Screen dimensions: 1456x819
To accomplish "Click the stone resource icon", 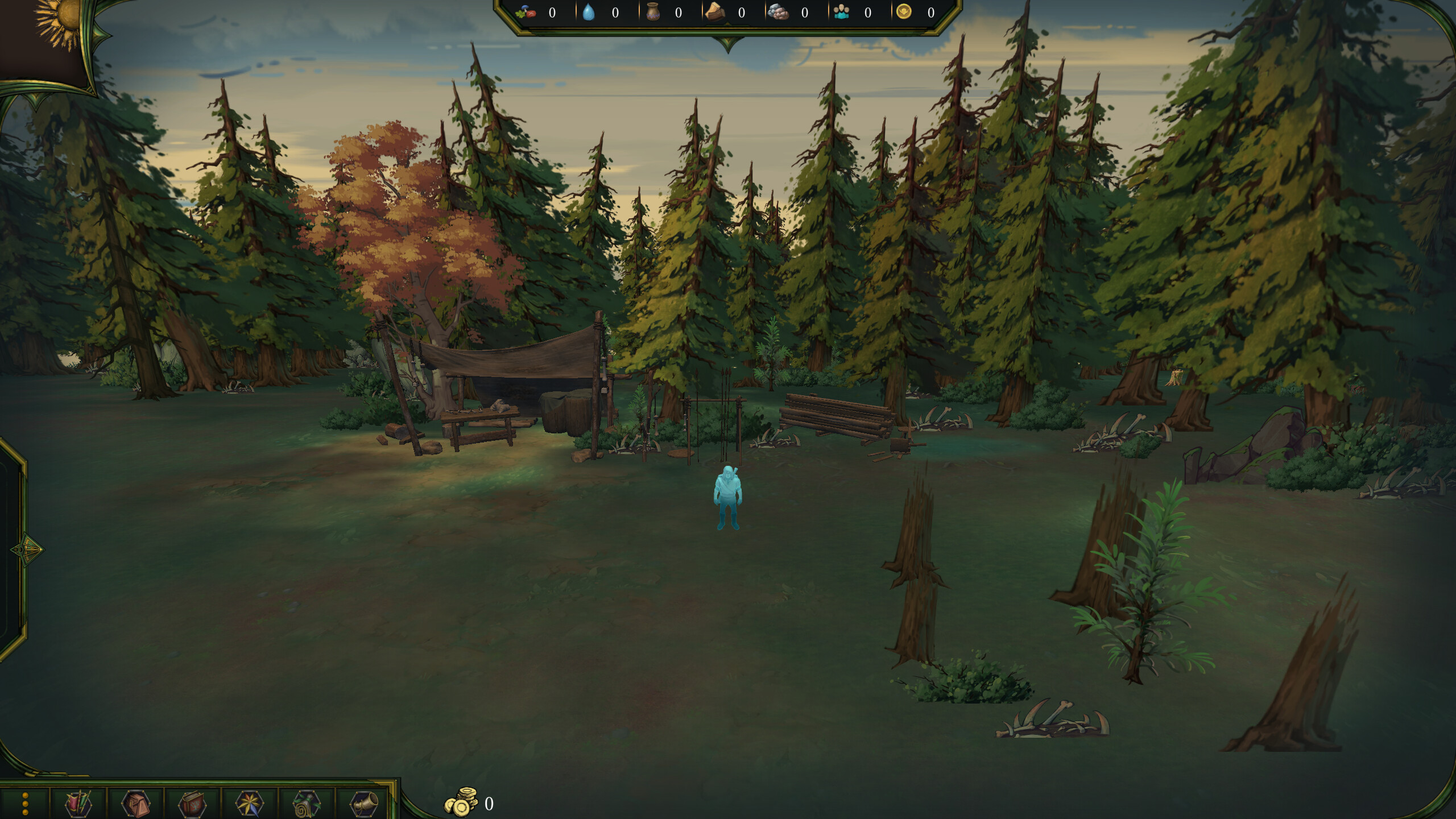I will [x=779, y=13].
